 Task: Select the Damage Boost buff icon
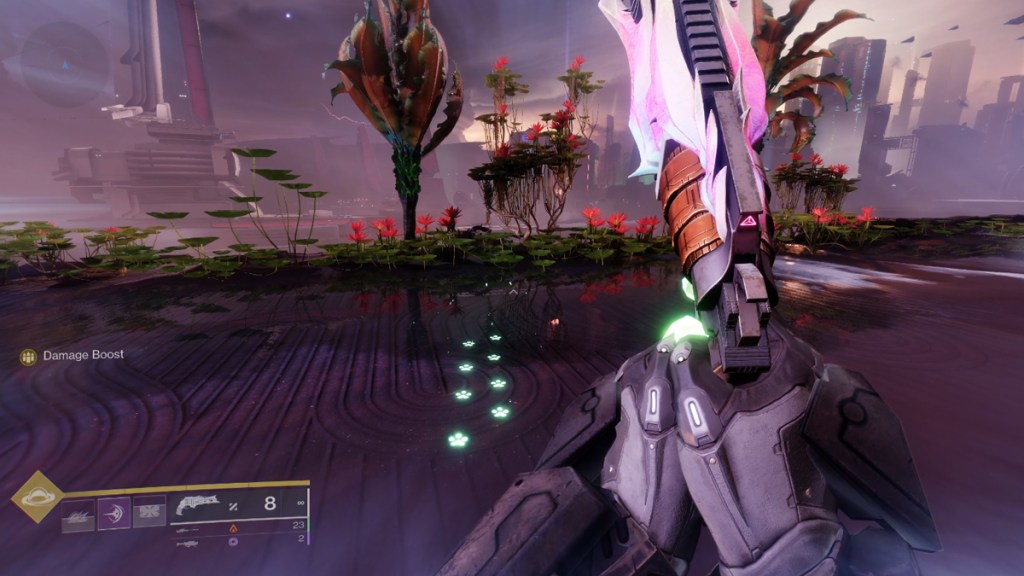(x=28, y=356)
